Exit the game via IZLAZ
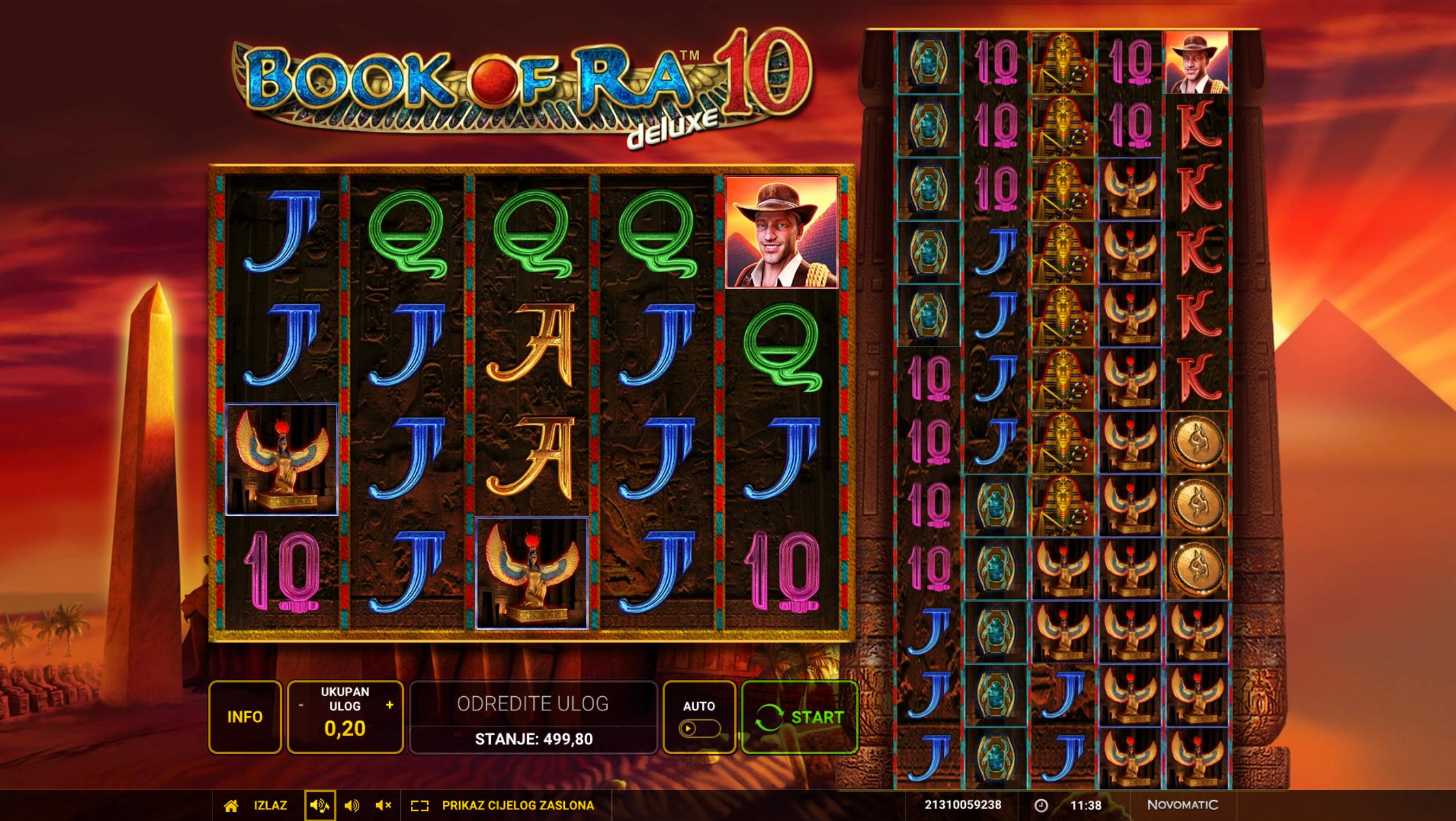1456x821 pixels. click(x=257, y=805)
